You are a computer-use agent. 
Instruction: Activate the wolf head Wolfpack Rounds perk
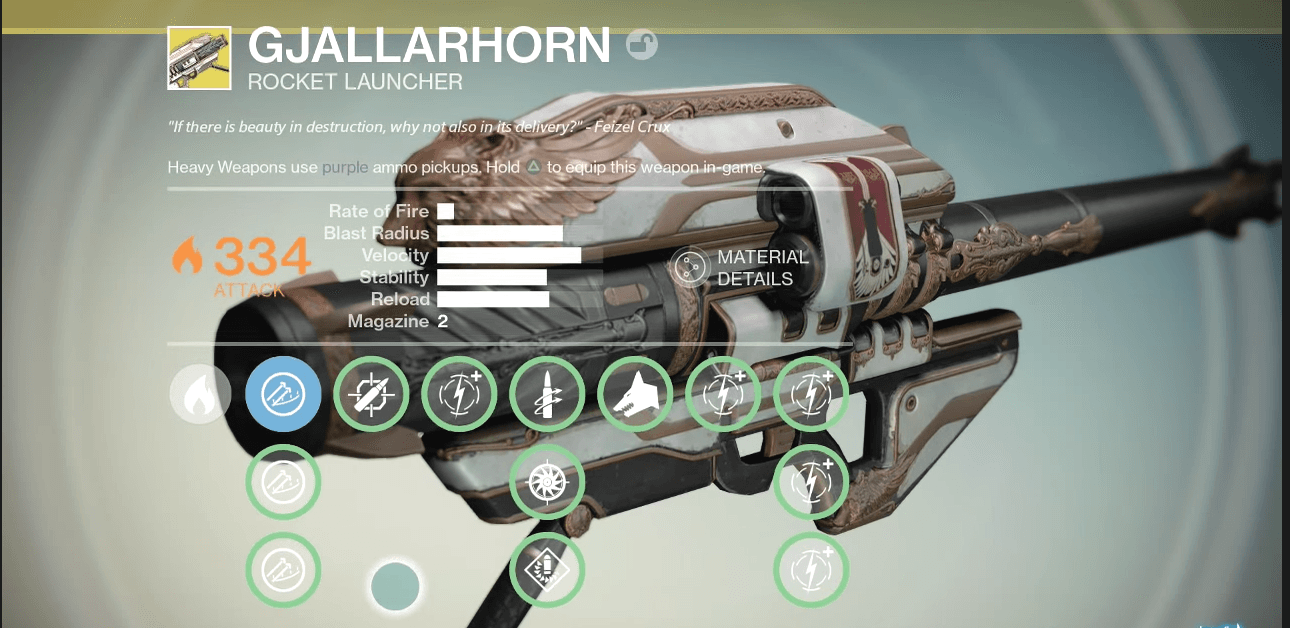point(635,394)
